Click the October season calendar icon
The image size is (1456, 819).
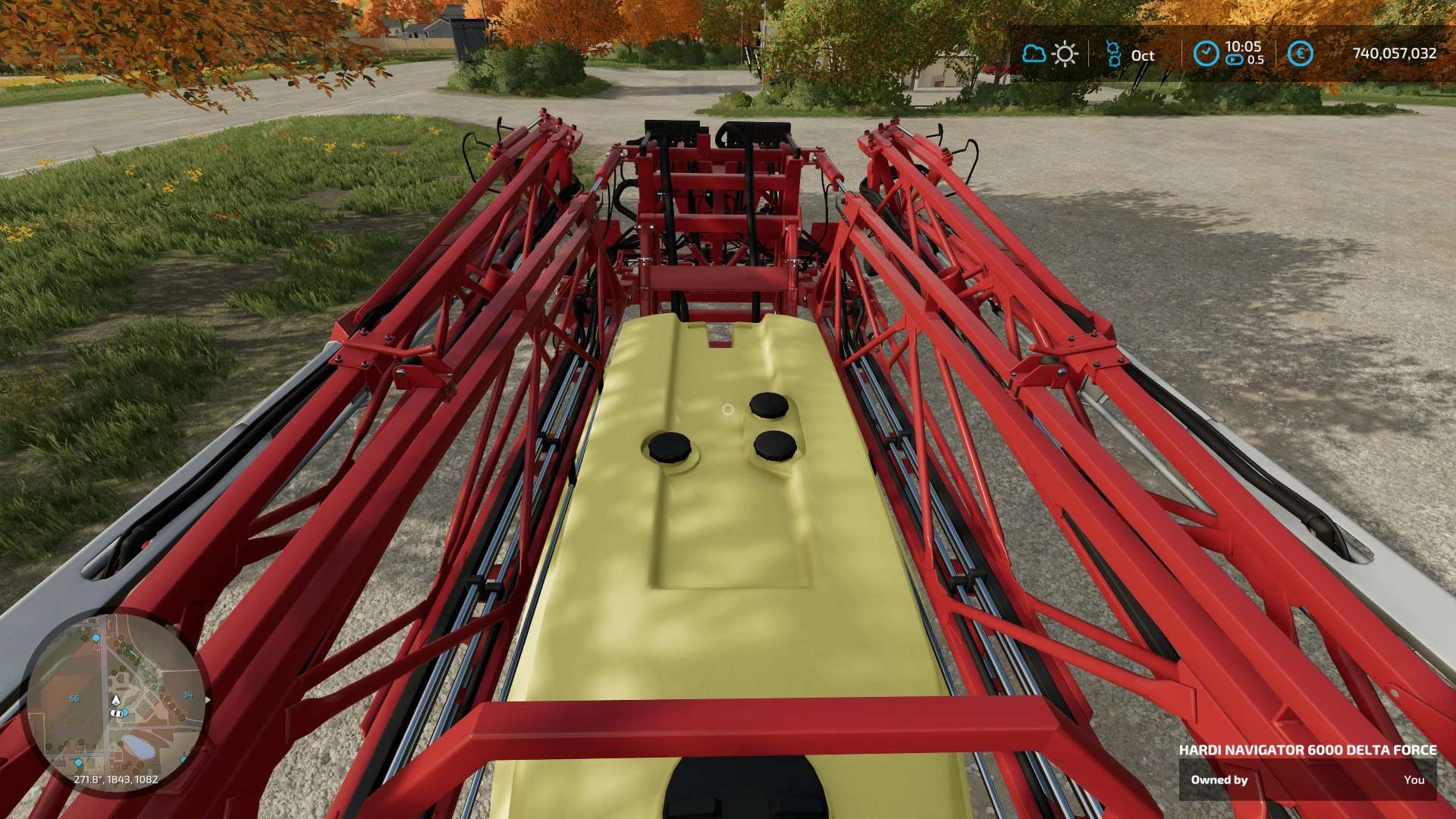click(x=1113, y=54)
